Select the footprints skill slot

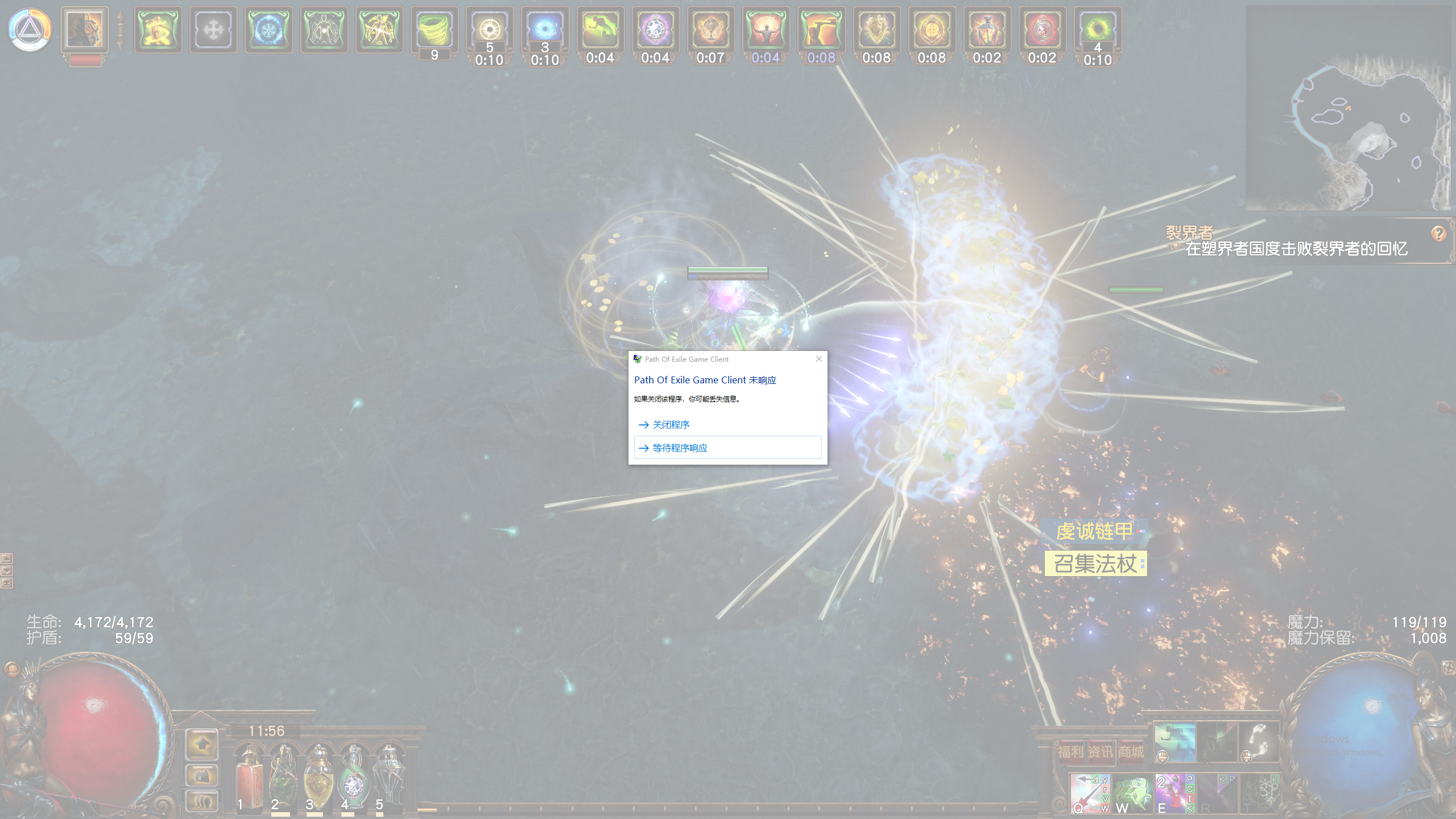point(1259,741)
